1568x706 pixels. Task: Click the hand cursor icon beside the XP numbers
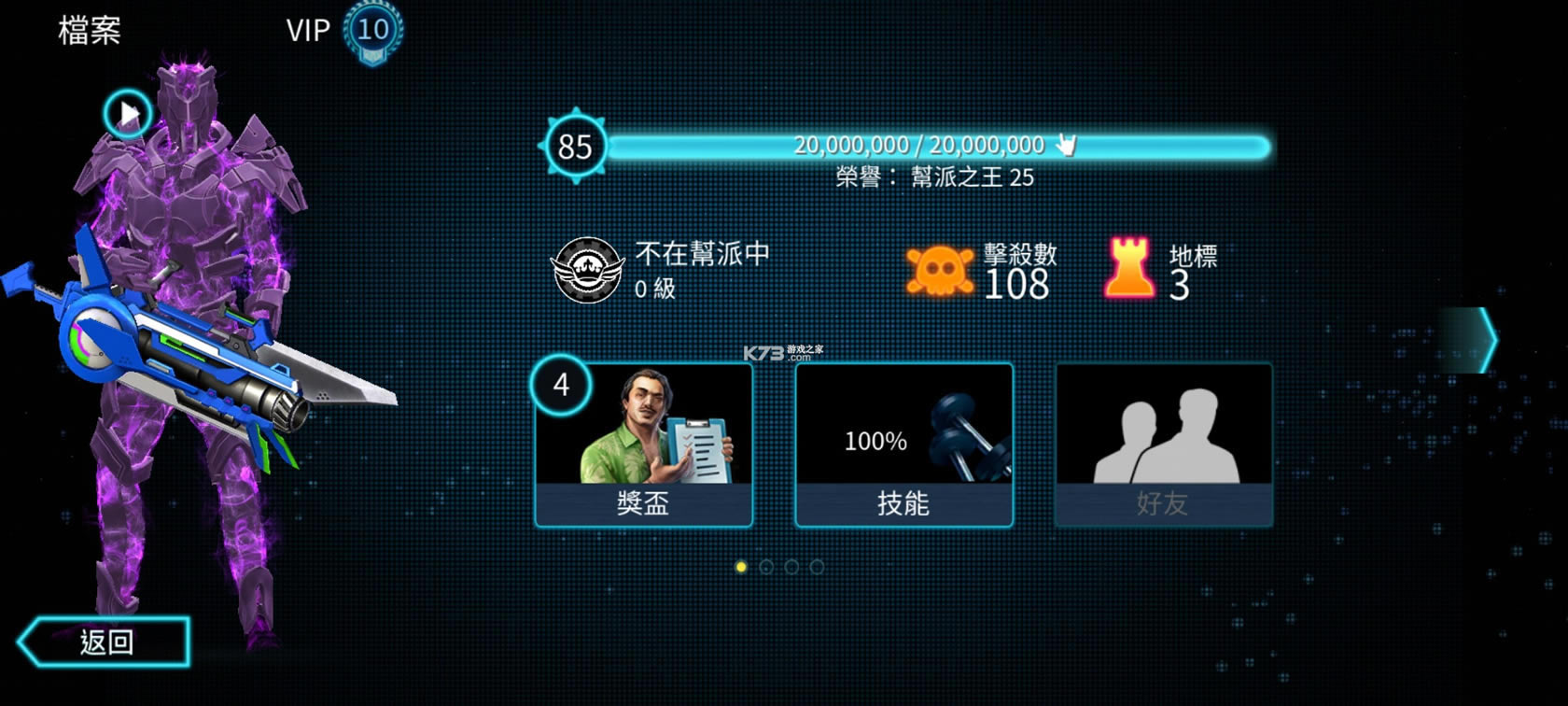pos(1067,144)
